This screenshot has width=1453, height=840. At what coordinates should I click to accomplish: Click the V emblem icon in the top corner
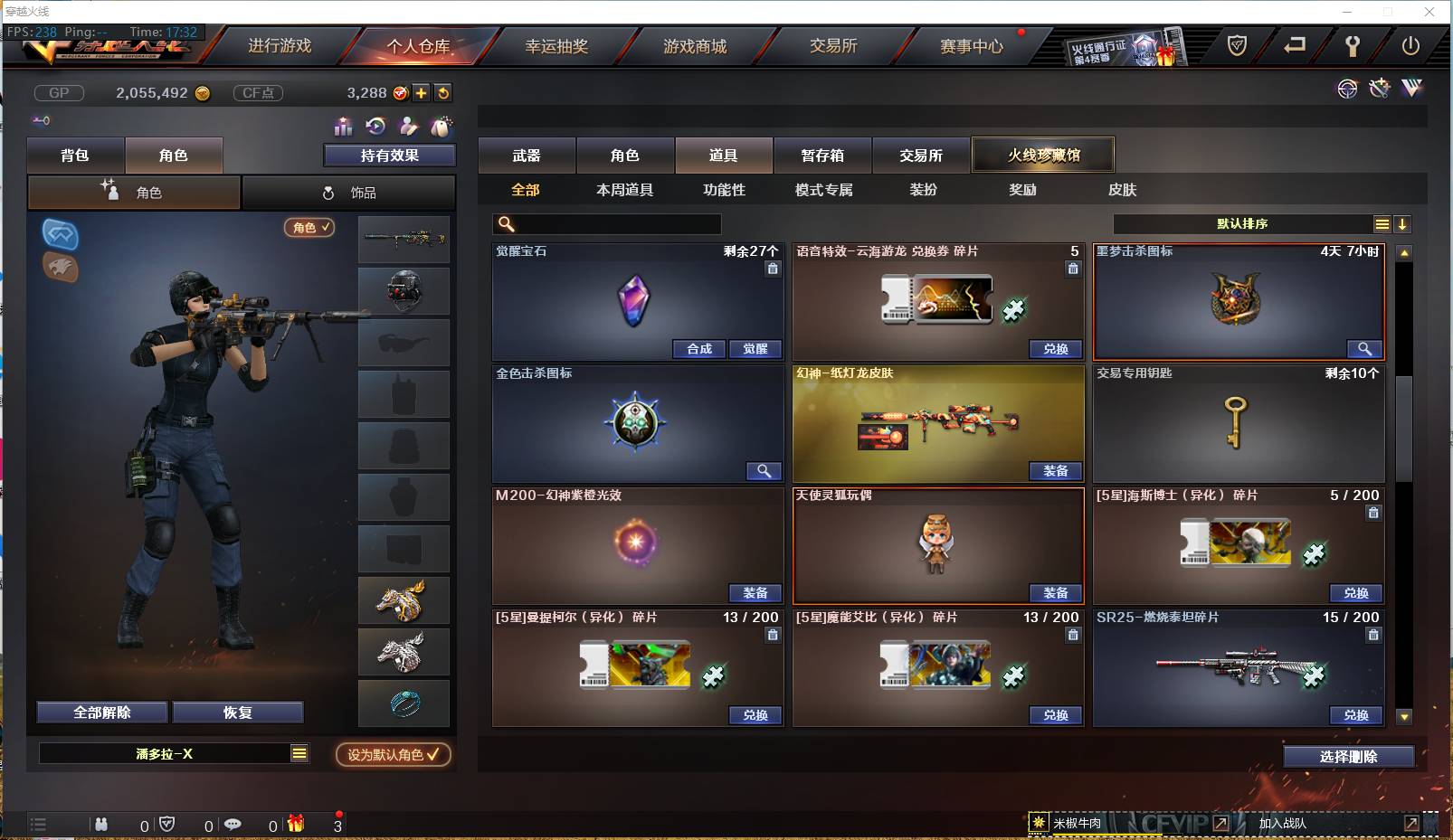tap(1411, 89)
